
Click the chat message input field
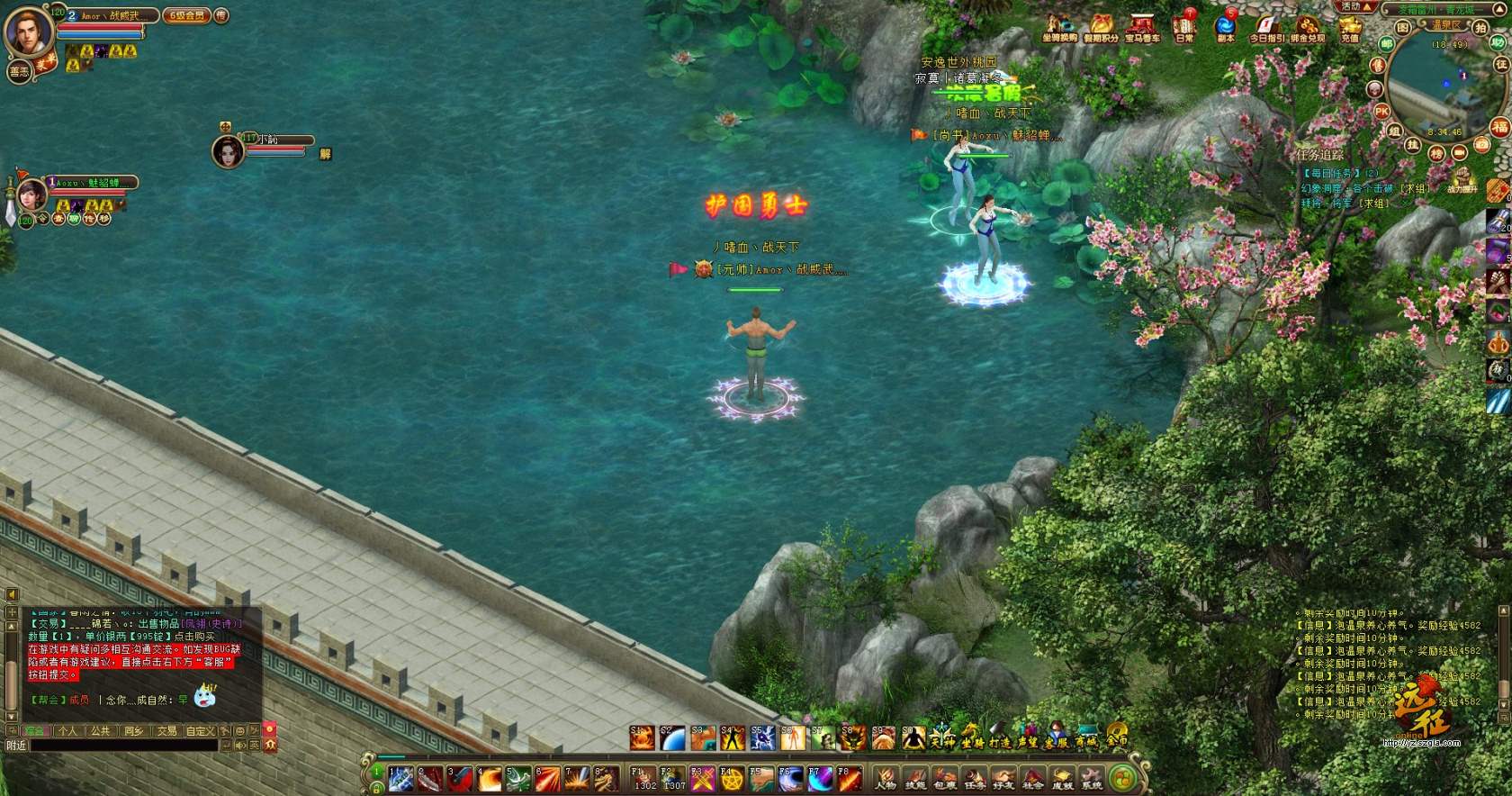click(x=124, y=746)
